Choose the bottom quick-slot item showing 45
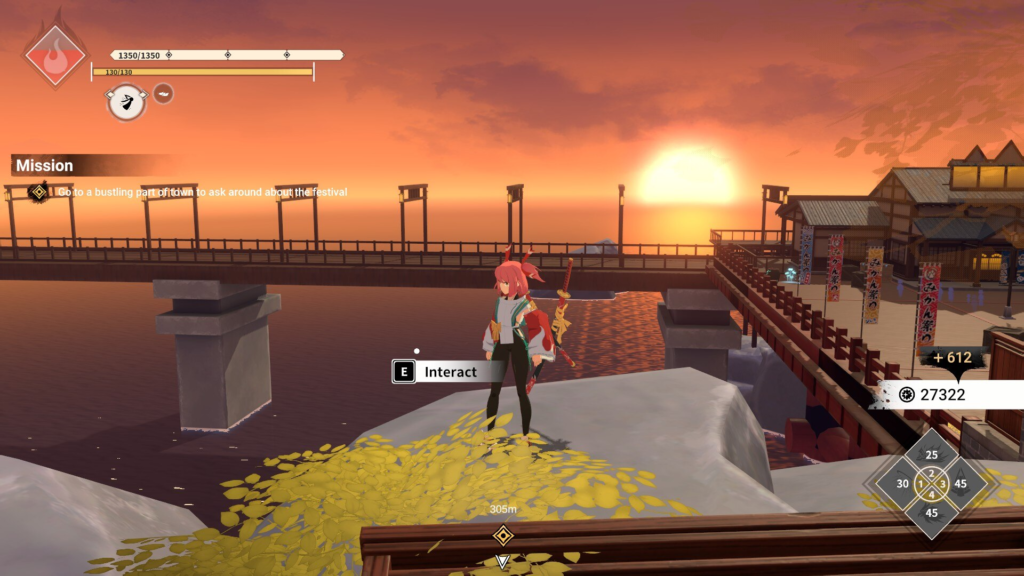 [x=932, y=513]
